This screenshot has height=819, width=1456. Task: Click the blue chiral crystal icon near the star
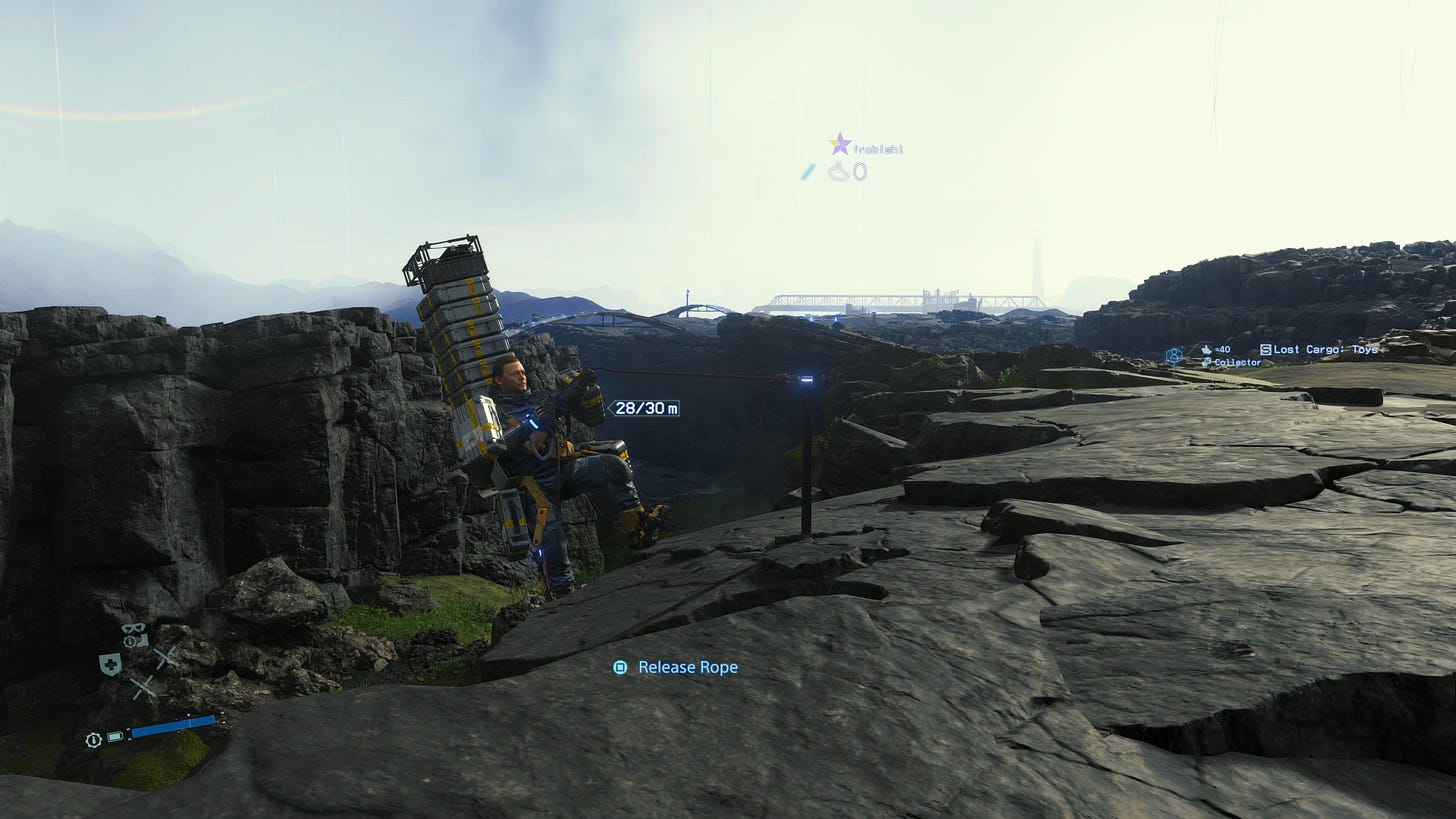(x=808, y=171)
